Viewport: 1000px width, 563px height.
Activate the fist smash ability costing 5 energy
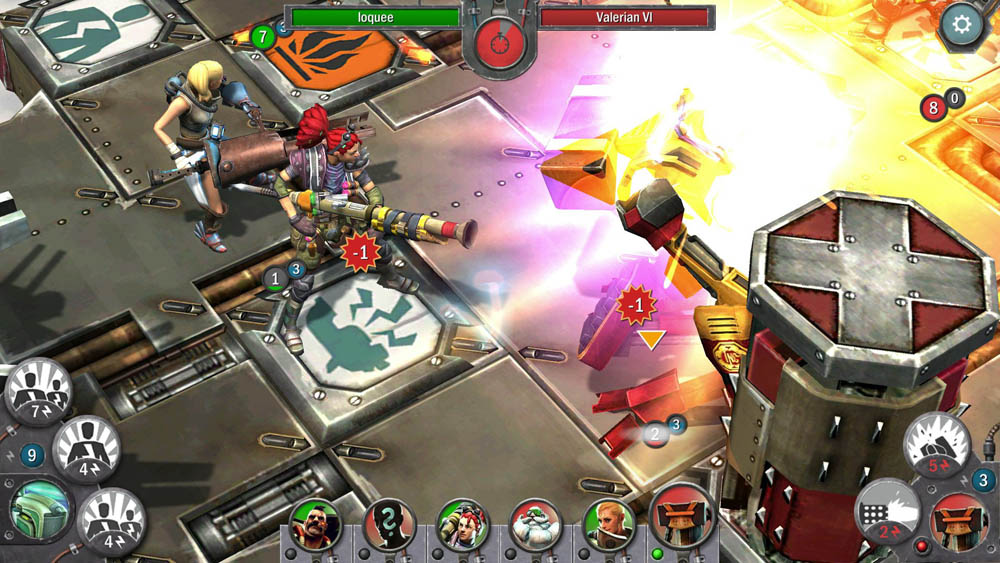pyautogui.click(x=937, y=445)
